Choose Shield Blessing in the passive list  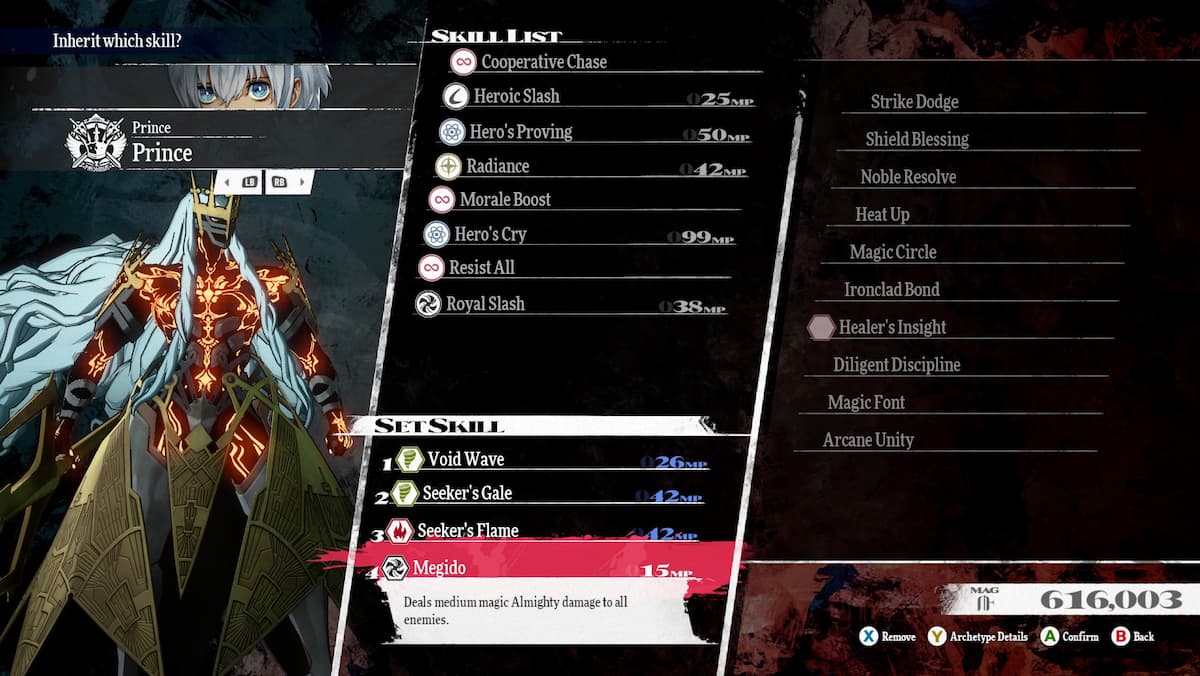[917, 140]
